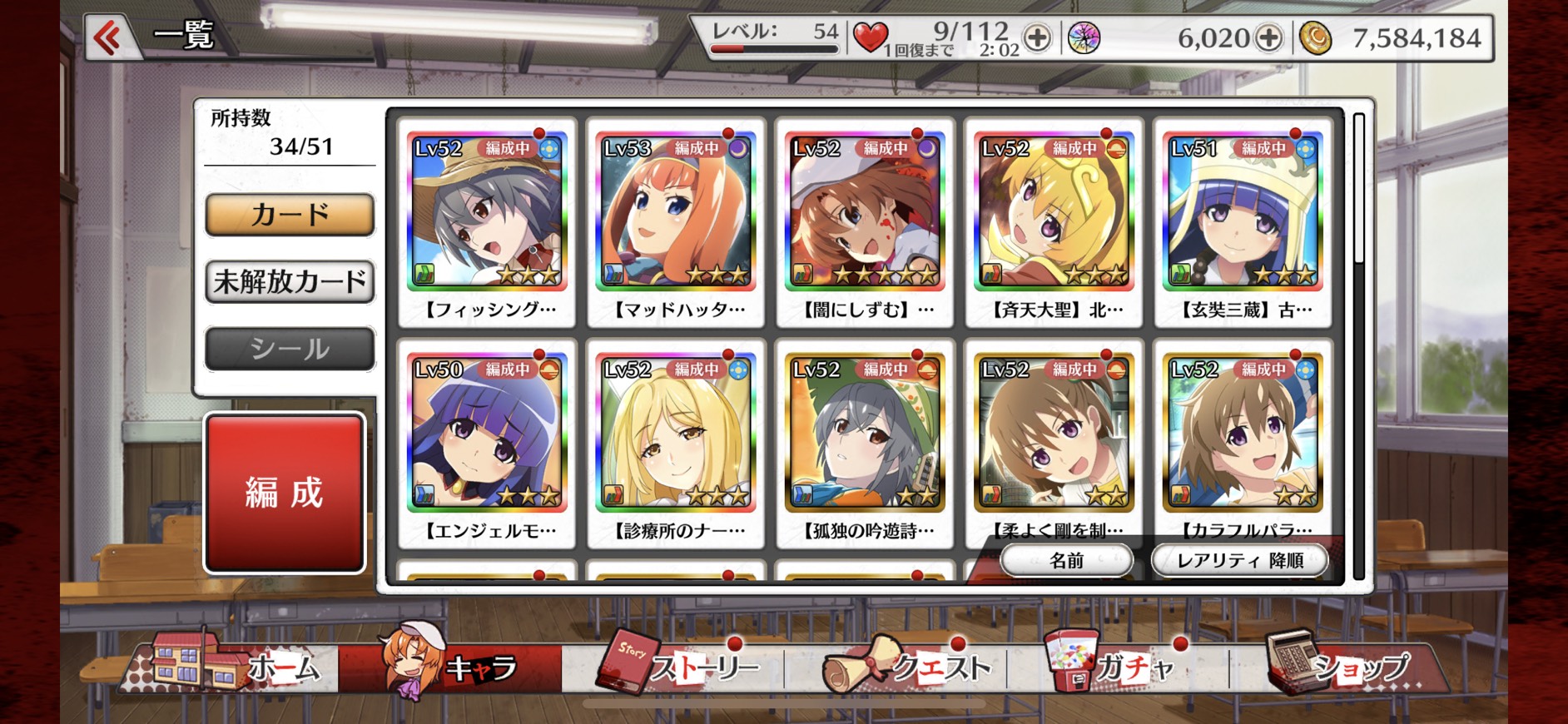1568x724 pixels.
Task: Change the レアリティ 降順 sort order
Action: [x=1239, y=560]
